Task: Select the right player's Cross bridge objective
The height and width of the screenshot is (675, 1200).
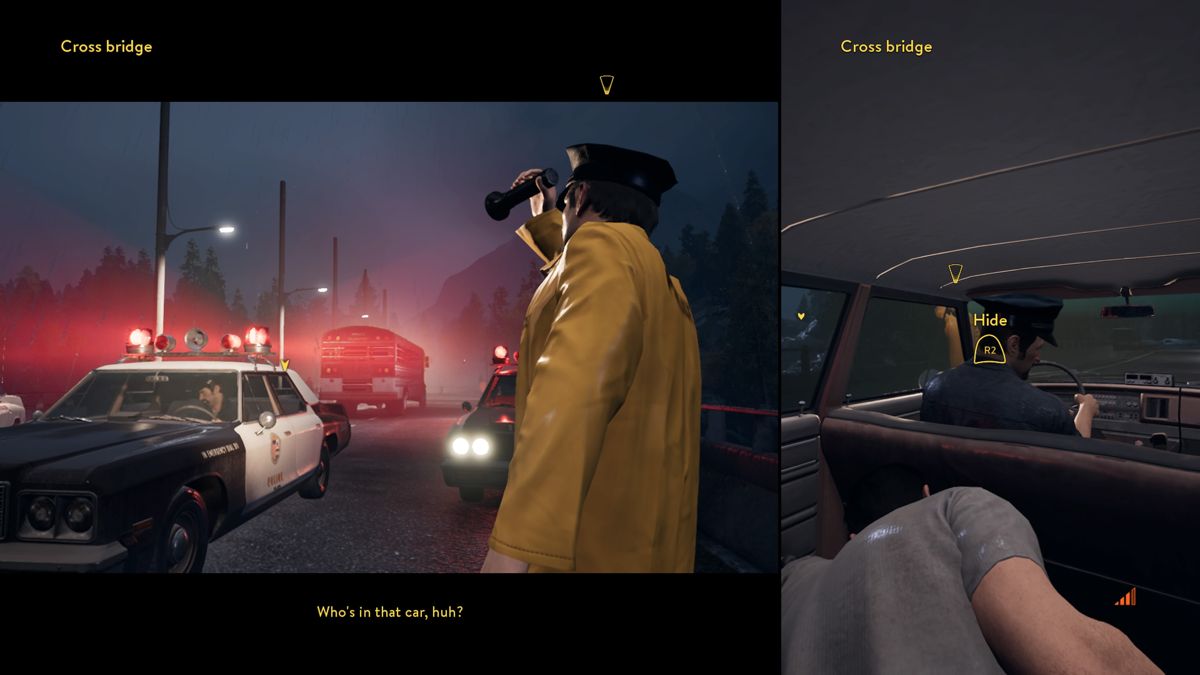Action: pyautogui.click(x=886, y=46)
